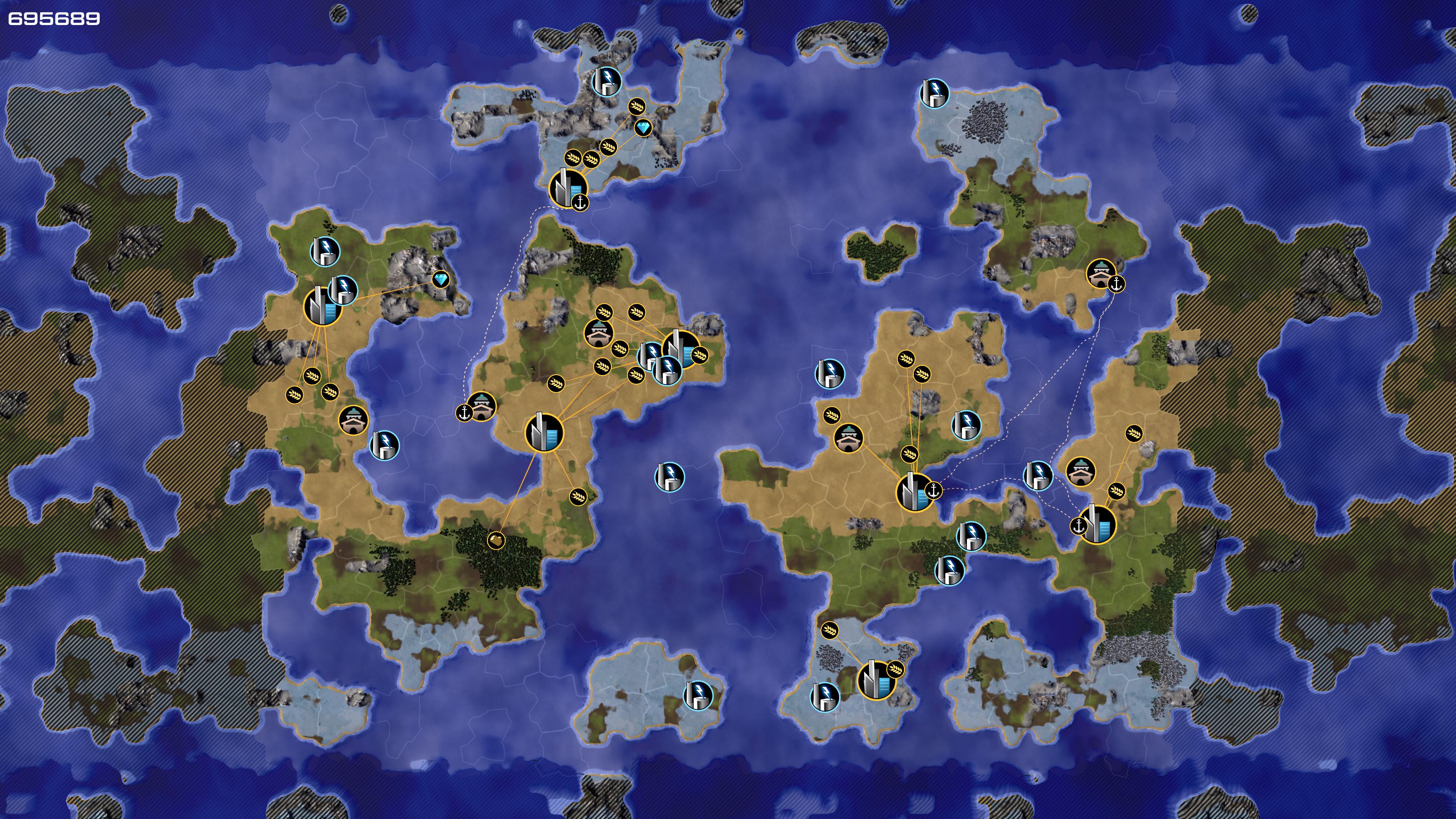Viewport: 1456px width, 819px height.
Task: Select the lightning tower in the open central sea
Action: click(x=669, y=477)
